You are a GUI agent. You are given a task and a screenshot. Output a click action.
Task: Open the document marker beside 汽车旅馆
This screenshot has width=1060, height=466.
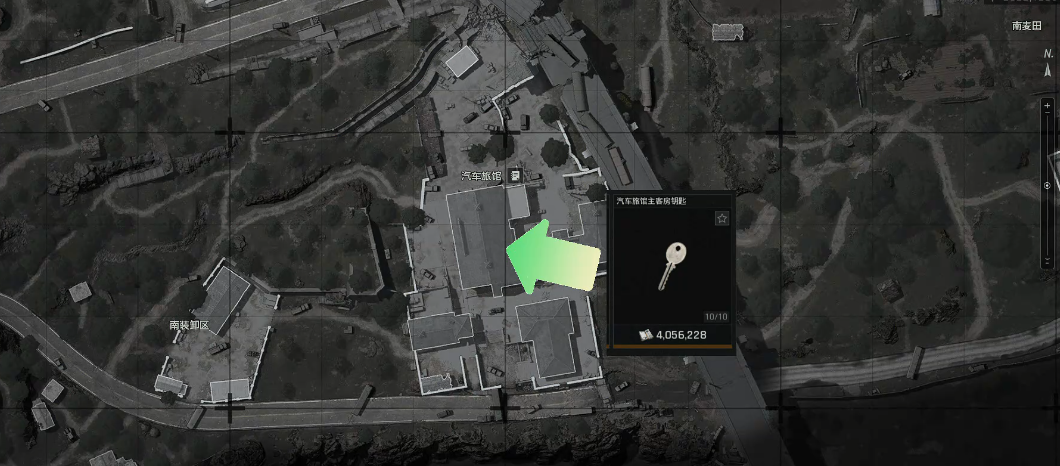pos(514,175)
